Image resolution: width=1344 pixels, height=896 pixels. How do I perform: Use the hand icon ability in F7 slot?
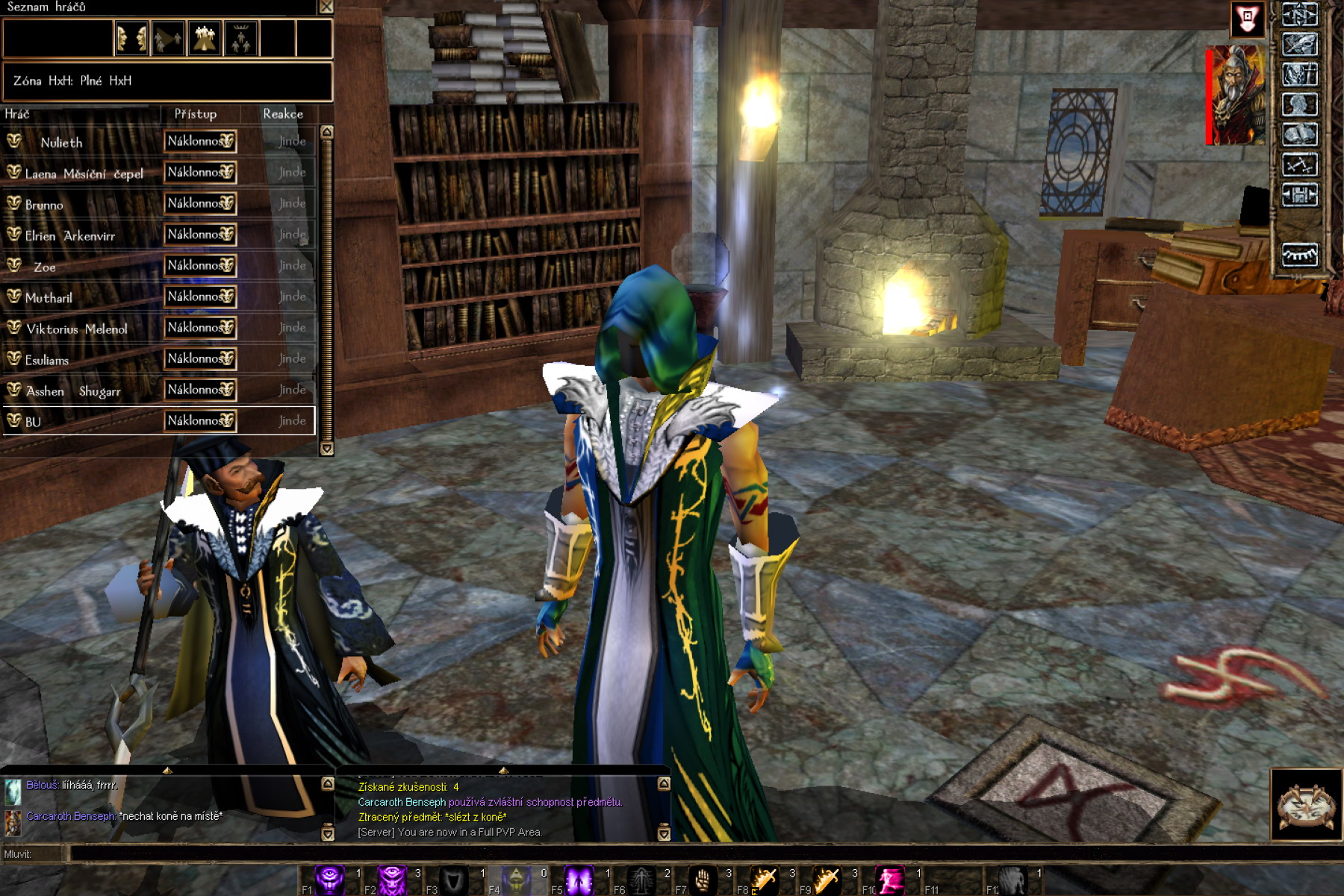tap(702, 880)
